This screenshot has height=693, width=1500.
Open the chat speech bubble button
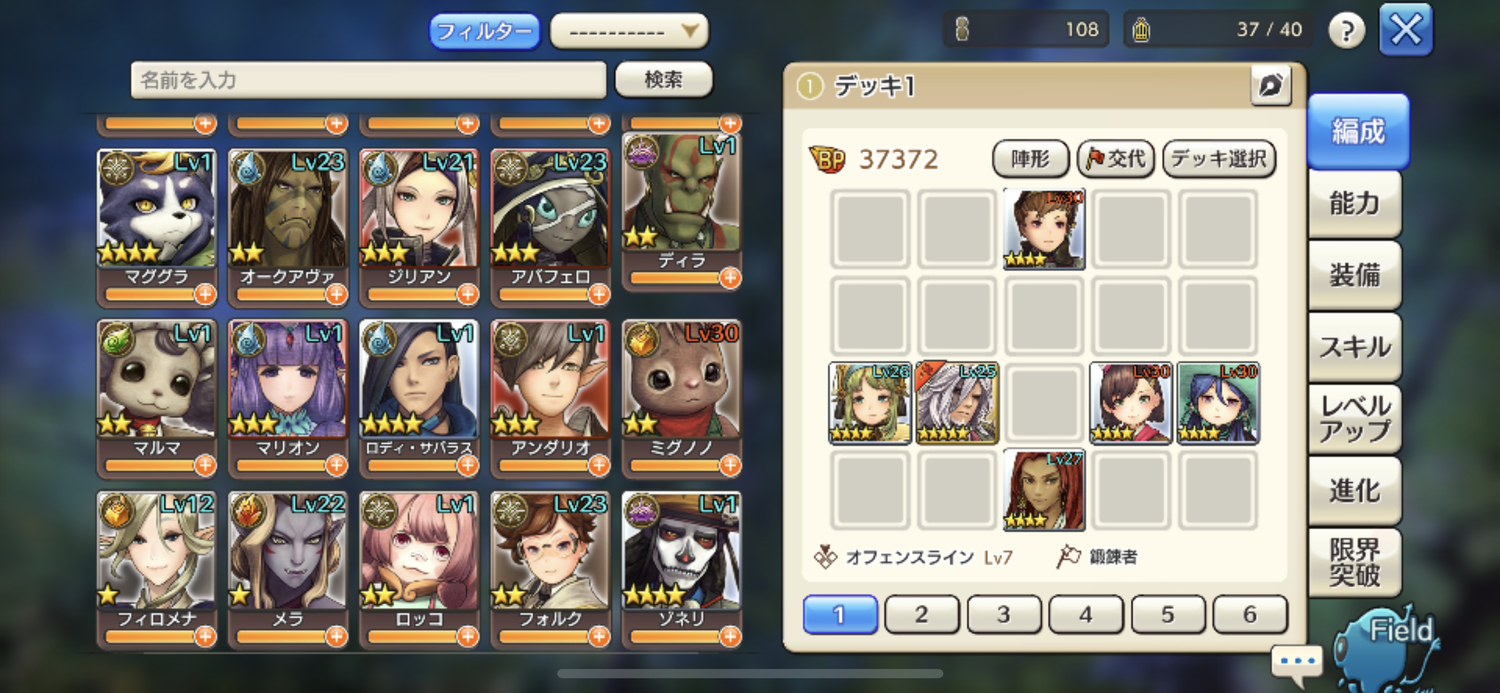click(1297, 661)
